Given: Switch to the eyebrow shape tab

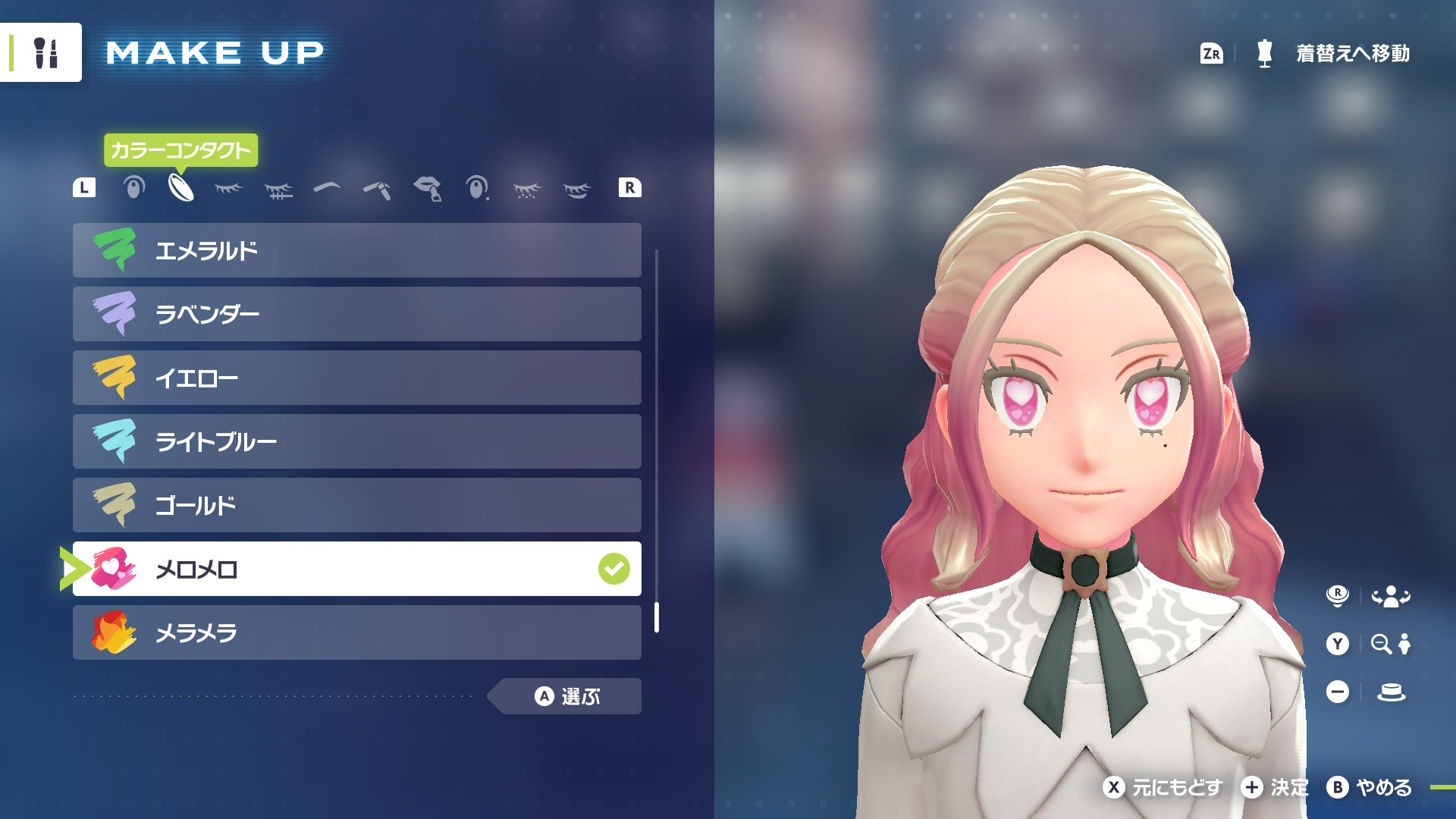Looking at the screenshot, I should 327,187.
